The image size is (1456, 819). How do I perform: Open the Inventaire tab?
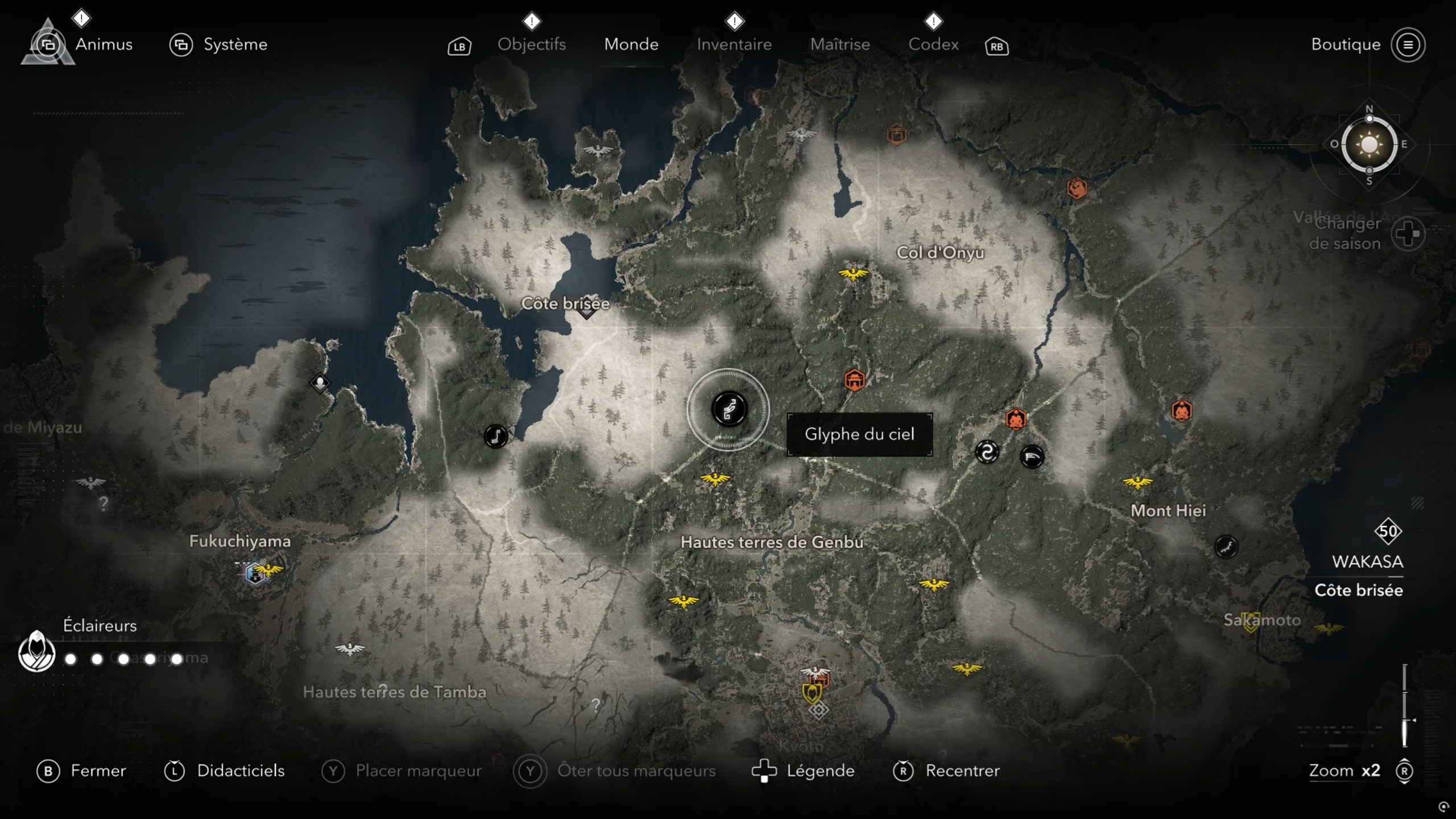[x=734, y=44]
